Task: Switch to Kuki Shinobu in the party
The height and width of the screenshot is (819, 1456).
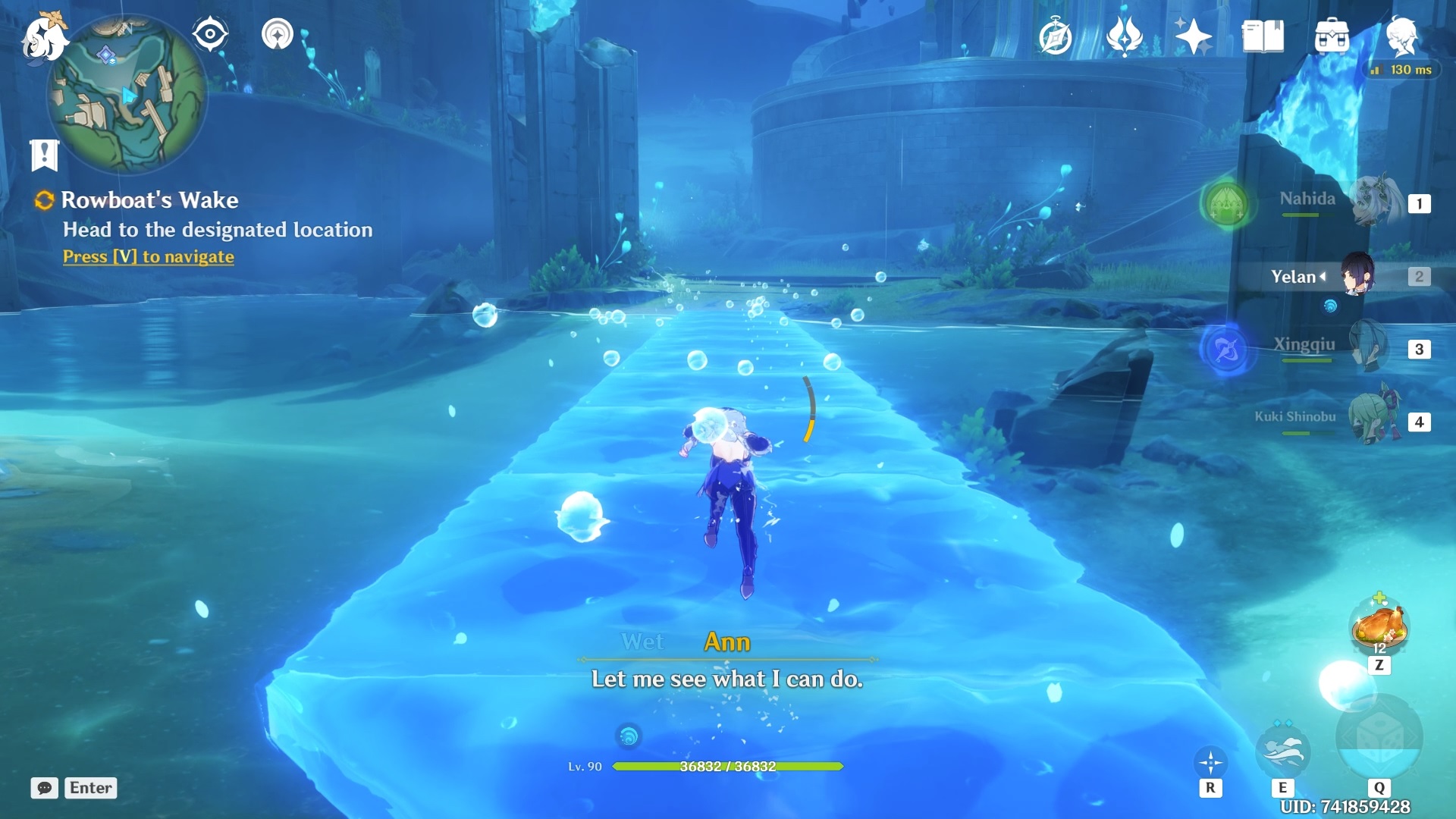Action: pos(1374,419)
